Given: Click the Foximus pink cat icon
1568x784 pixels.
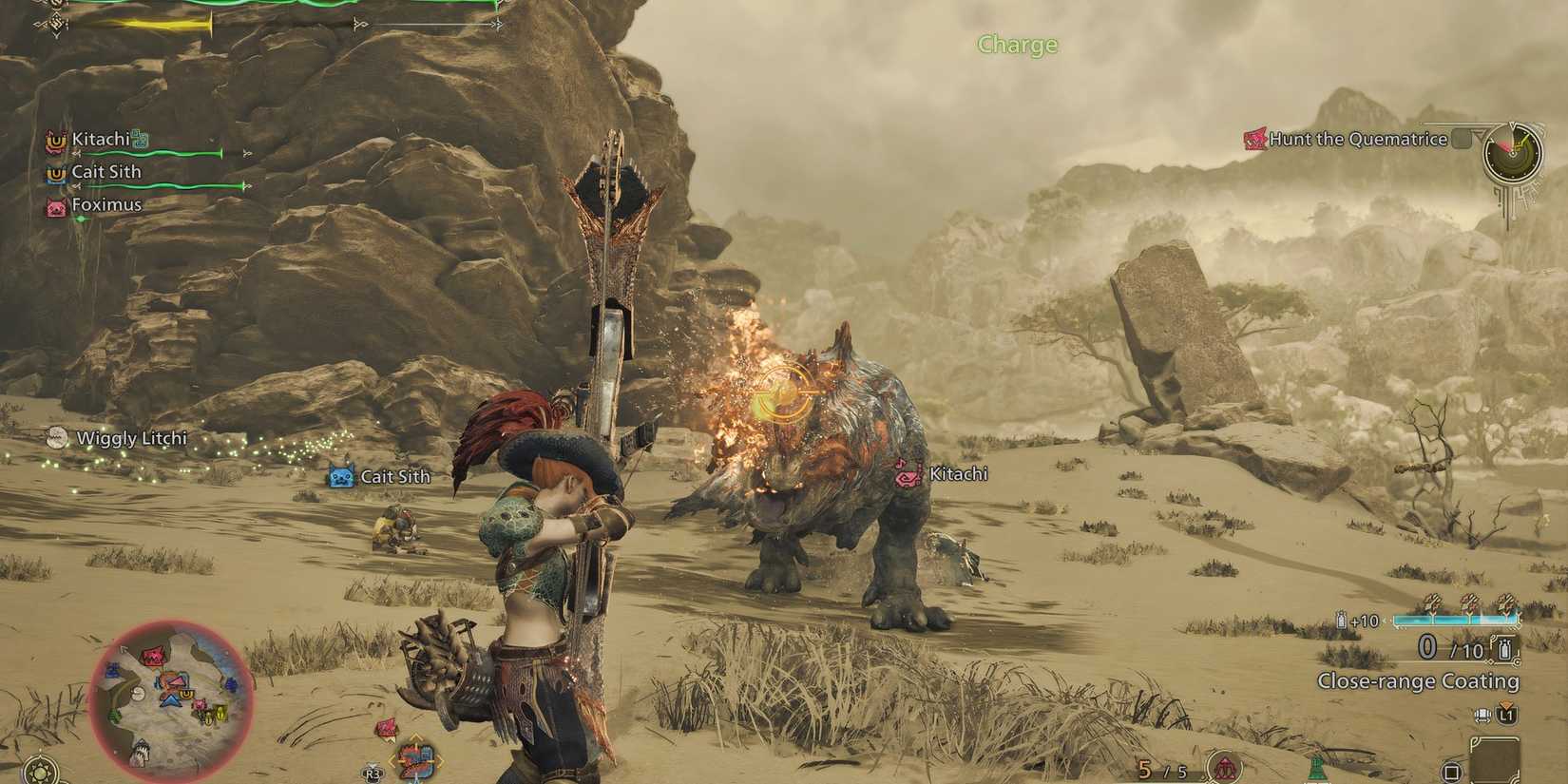Looking at the screenshot, I should click(x=55, y=205).
